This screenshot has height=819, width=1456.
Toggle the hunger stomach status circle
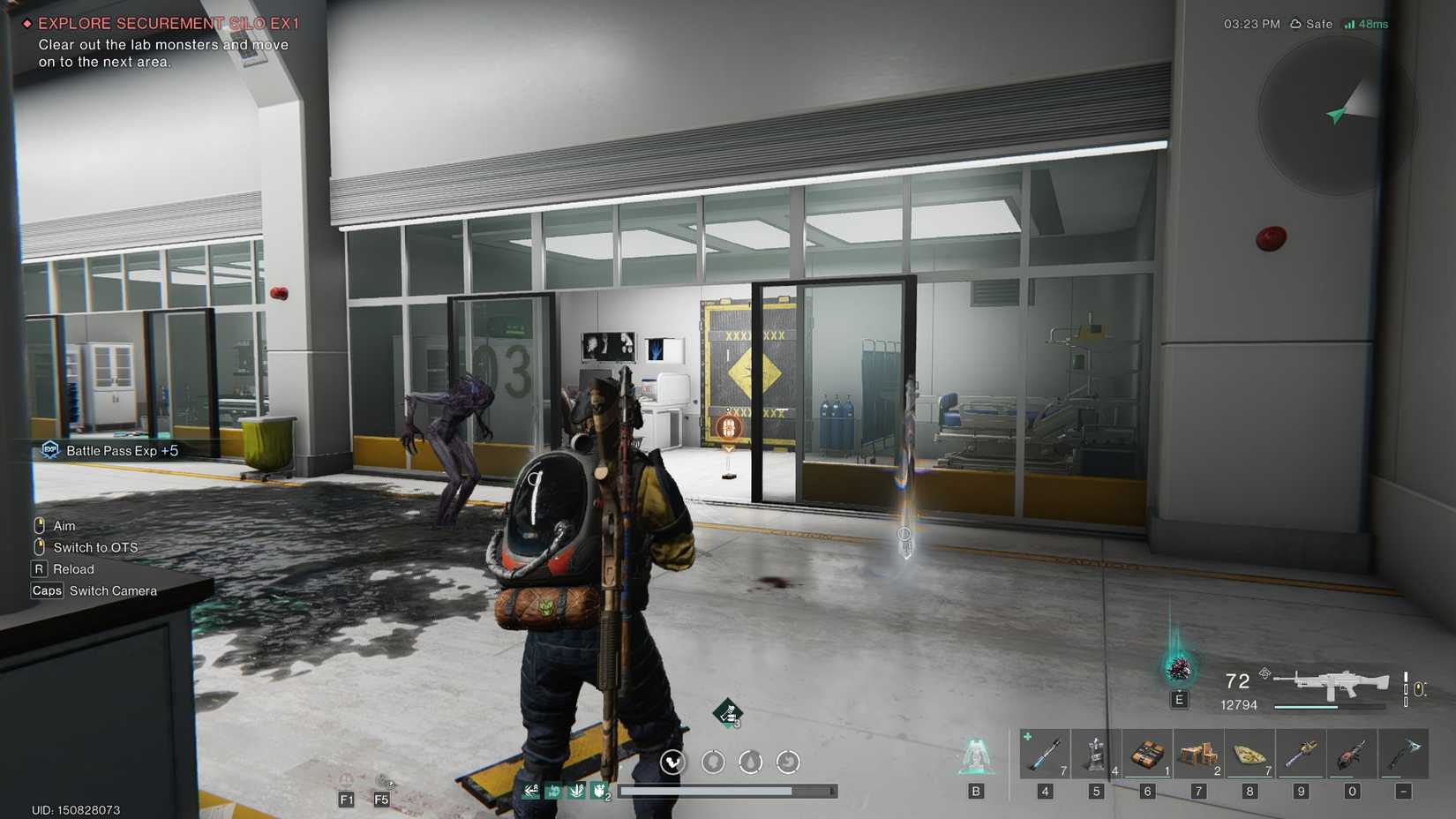pos(788,763)
